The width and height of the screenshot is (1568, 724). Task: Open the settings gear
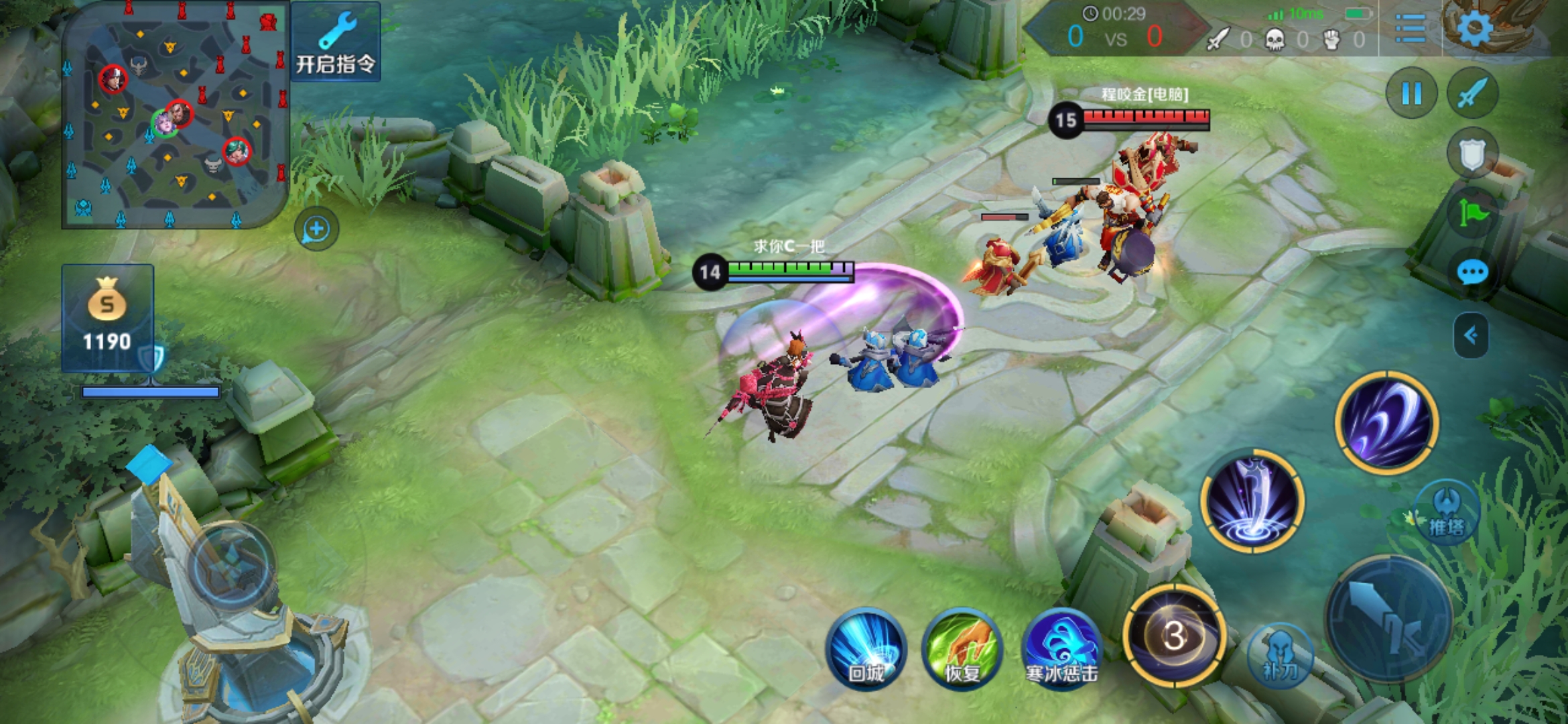click(1474, 28)
